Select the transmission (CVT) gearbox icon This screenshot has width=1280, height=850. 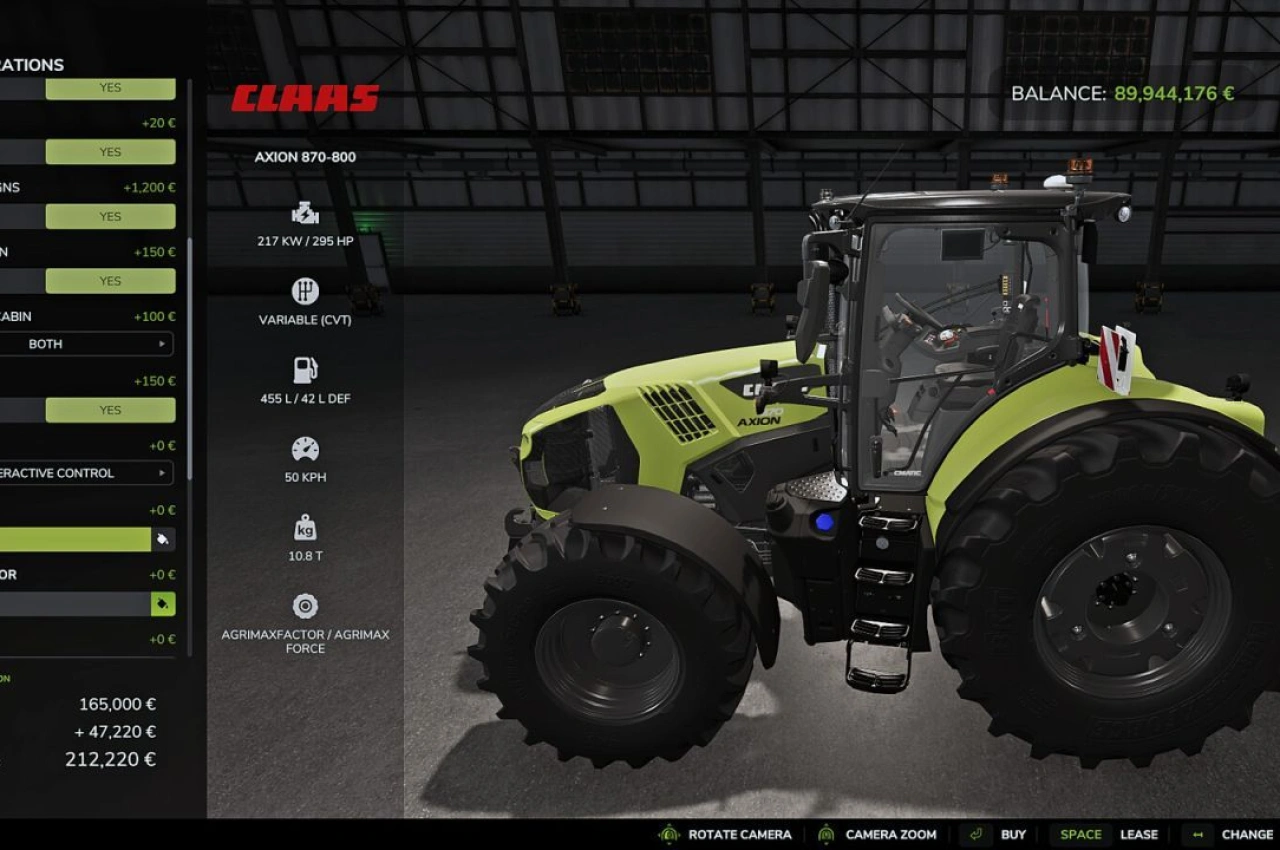304,292
